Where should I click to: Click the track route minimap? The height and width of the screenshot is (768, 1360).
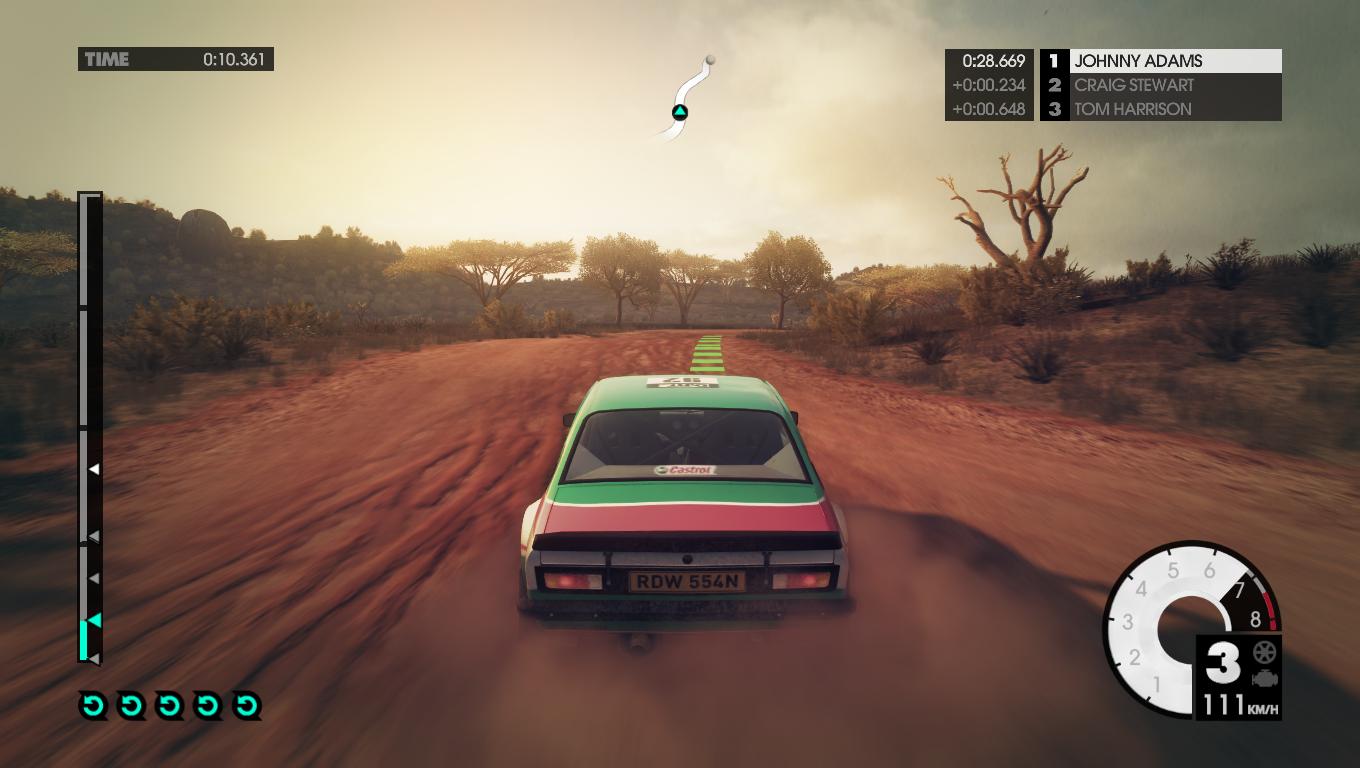(688, 93)
